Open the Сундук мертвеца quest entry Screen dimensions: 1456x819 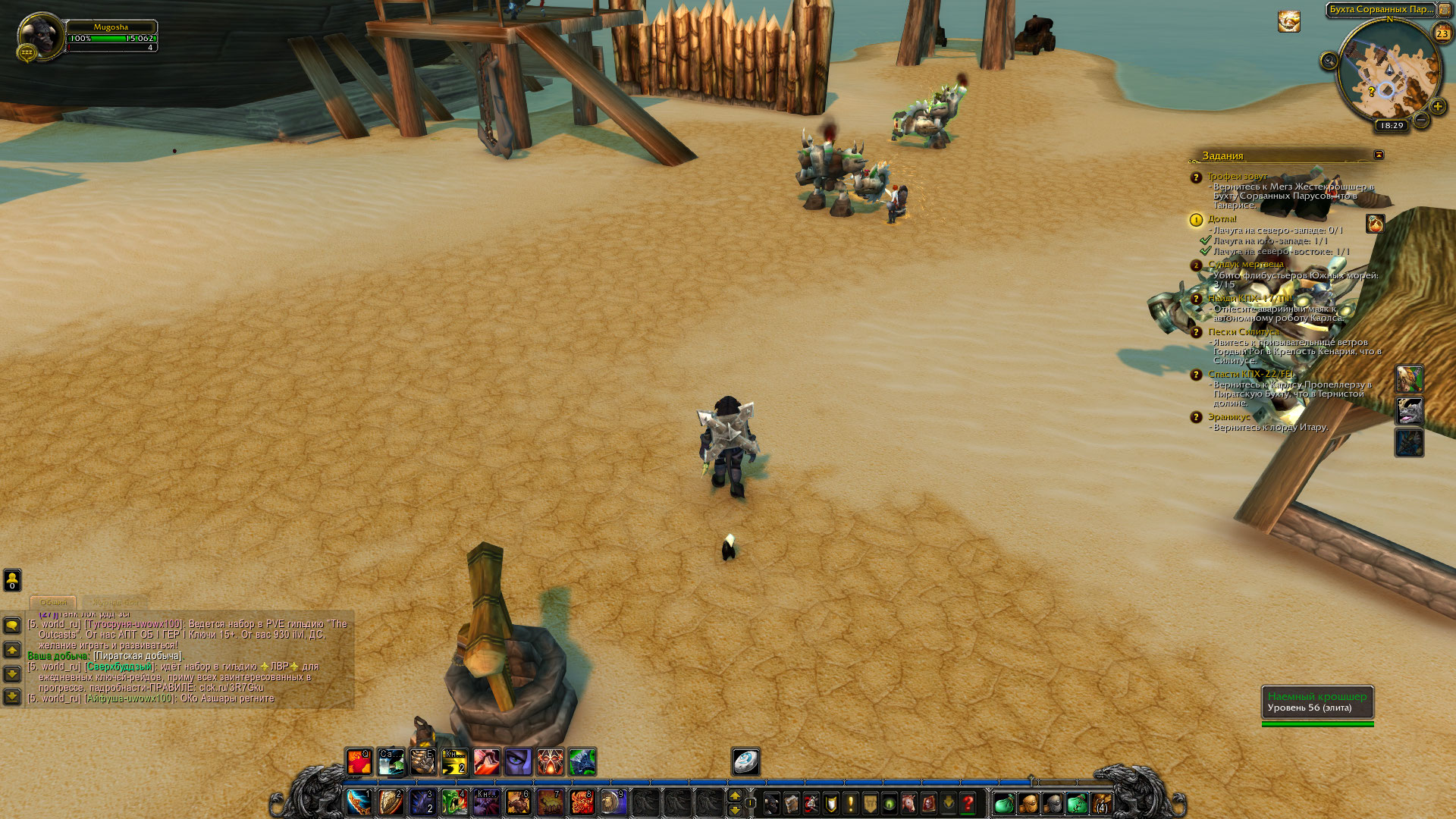[1246, 264]
